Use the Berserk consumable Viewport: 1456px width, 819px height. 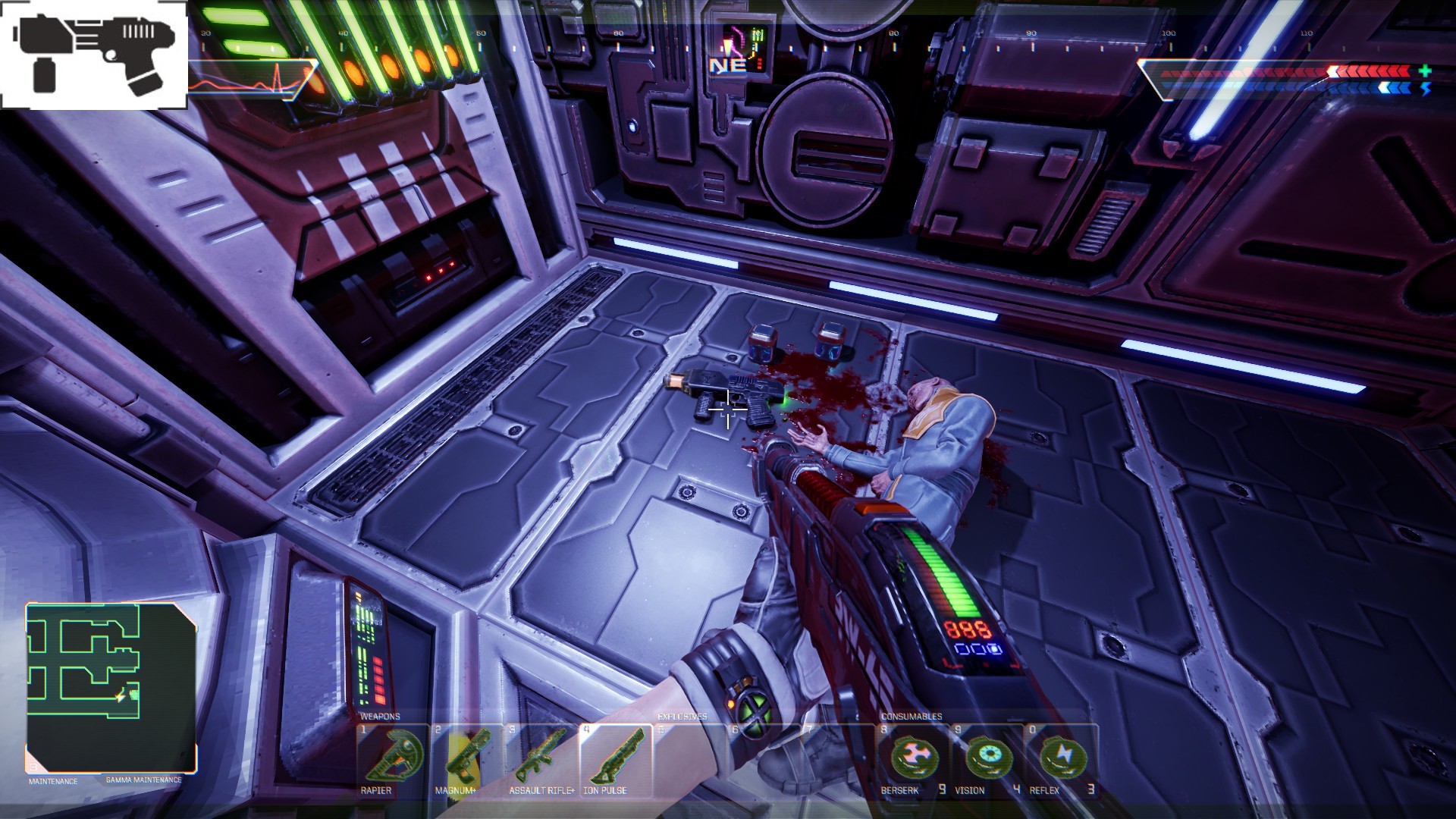tap(913, 758)
